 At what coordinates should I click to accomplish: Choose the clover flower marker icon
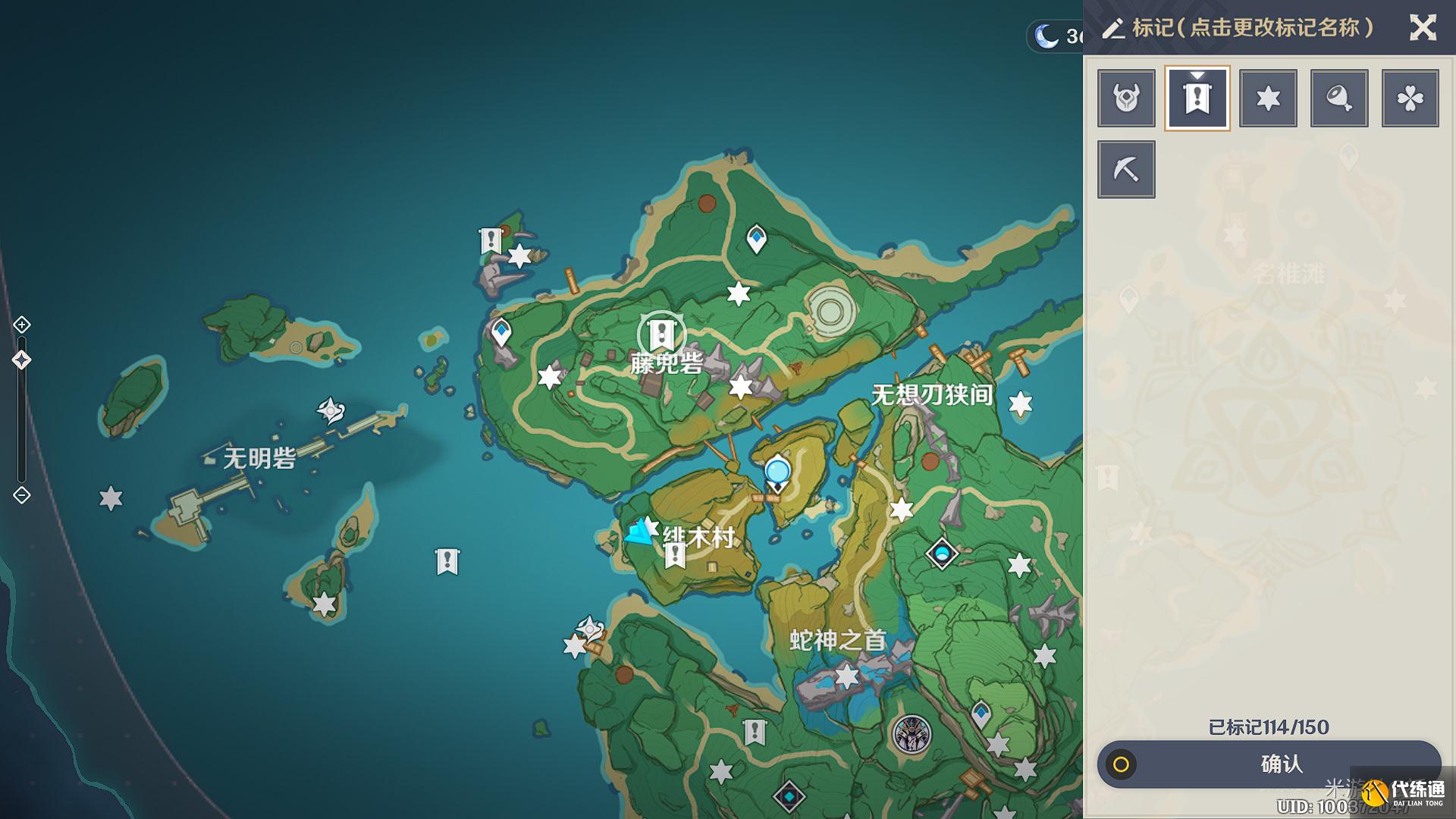pos(1410,98)
